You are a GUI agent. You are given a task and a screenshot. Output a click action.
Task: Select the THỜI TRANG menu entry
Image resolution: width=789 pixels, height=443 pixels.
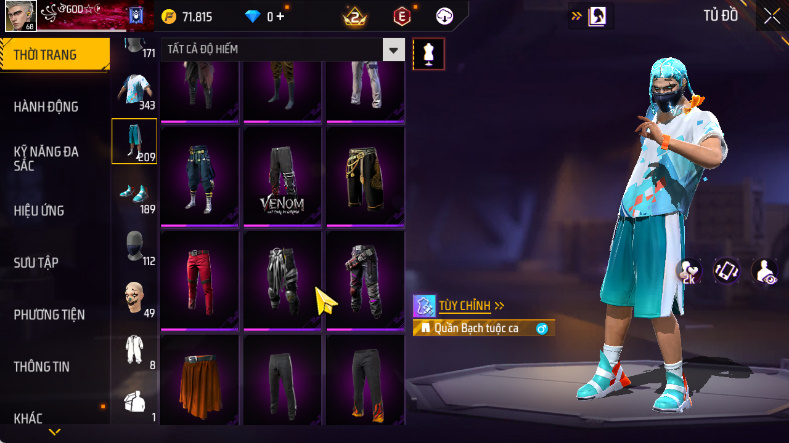click(x=46, y=55)
